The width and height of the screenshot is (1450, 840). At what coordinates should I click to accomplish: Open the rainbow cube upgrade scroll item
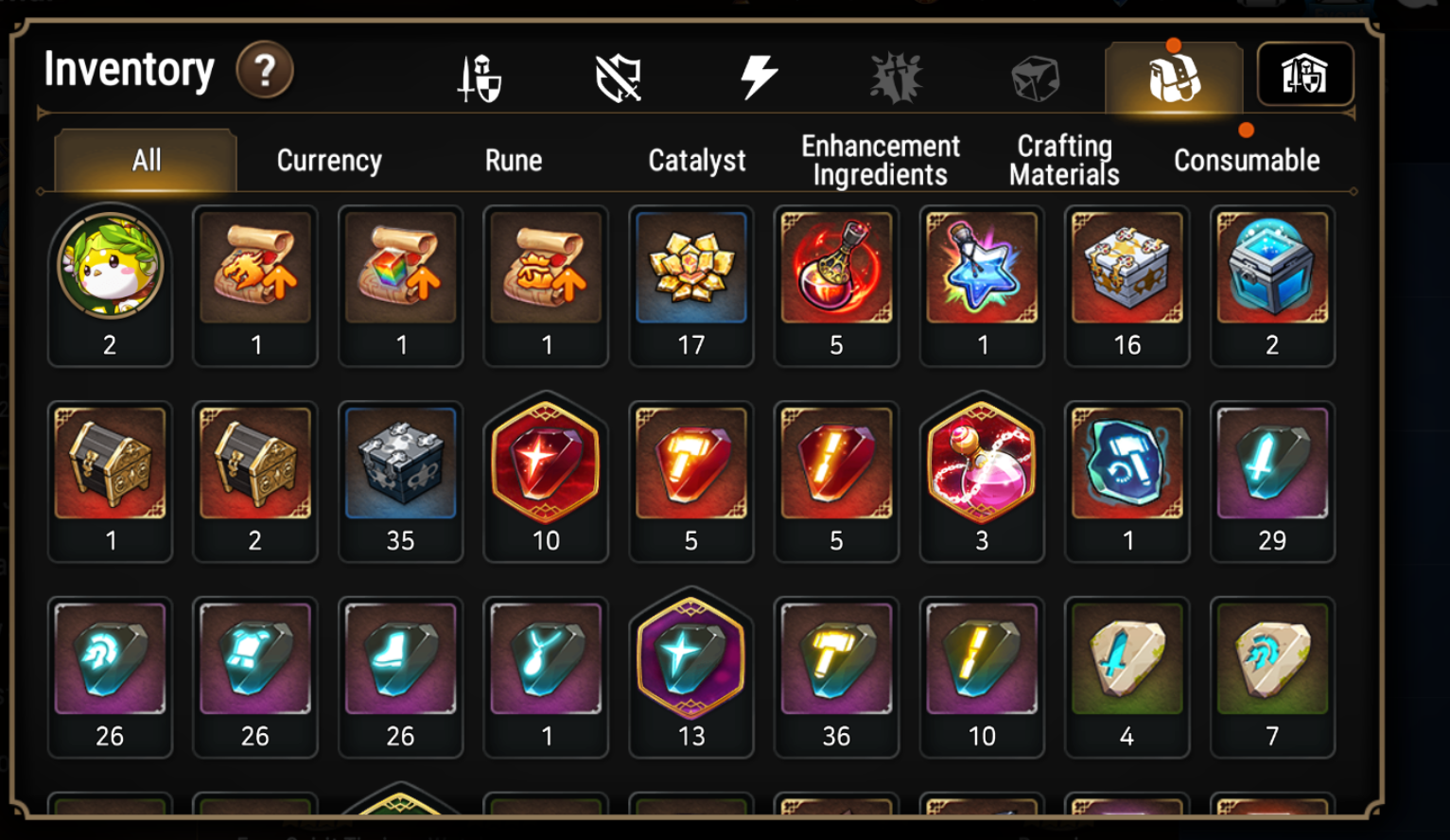[401, 284]
